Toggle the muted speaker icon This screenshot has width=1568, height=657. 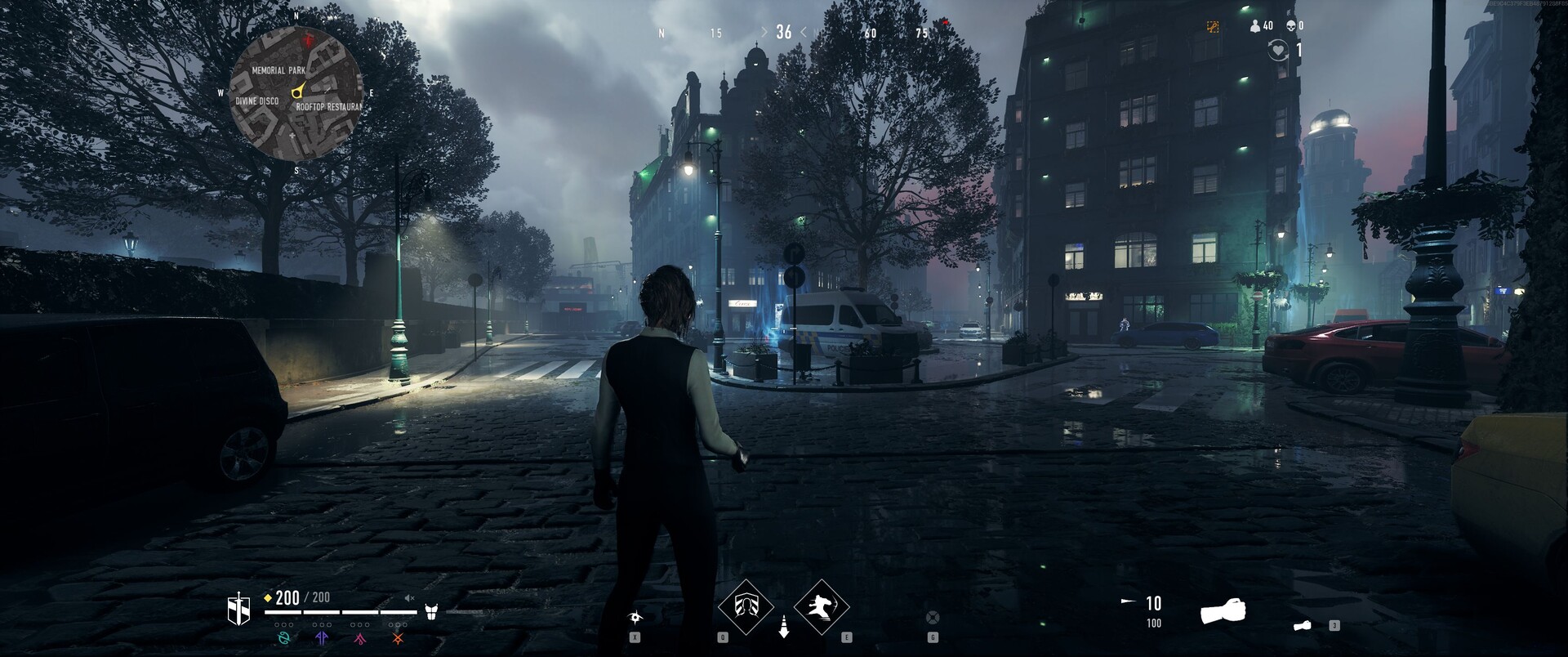click(409, 598)
